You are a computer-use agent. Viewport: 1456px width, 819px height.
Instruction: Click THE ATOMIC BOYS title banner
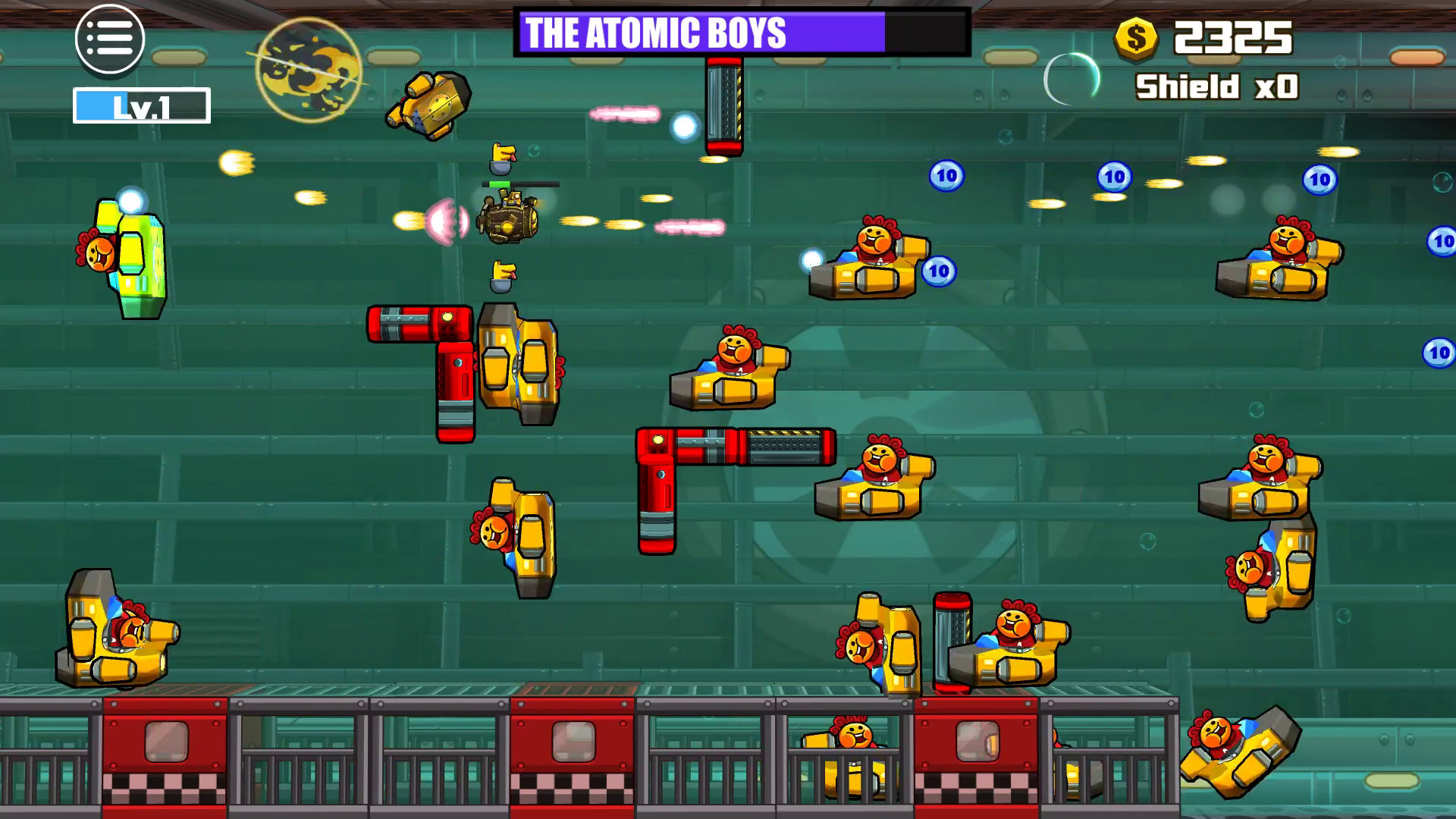click(x=656, y=33)
